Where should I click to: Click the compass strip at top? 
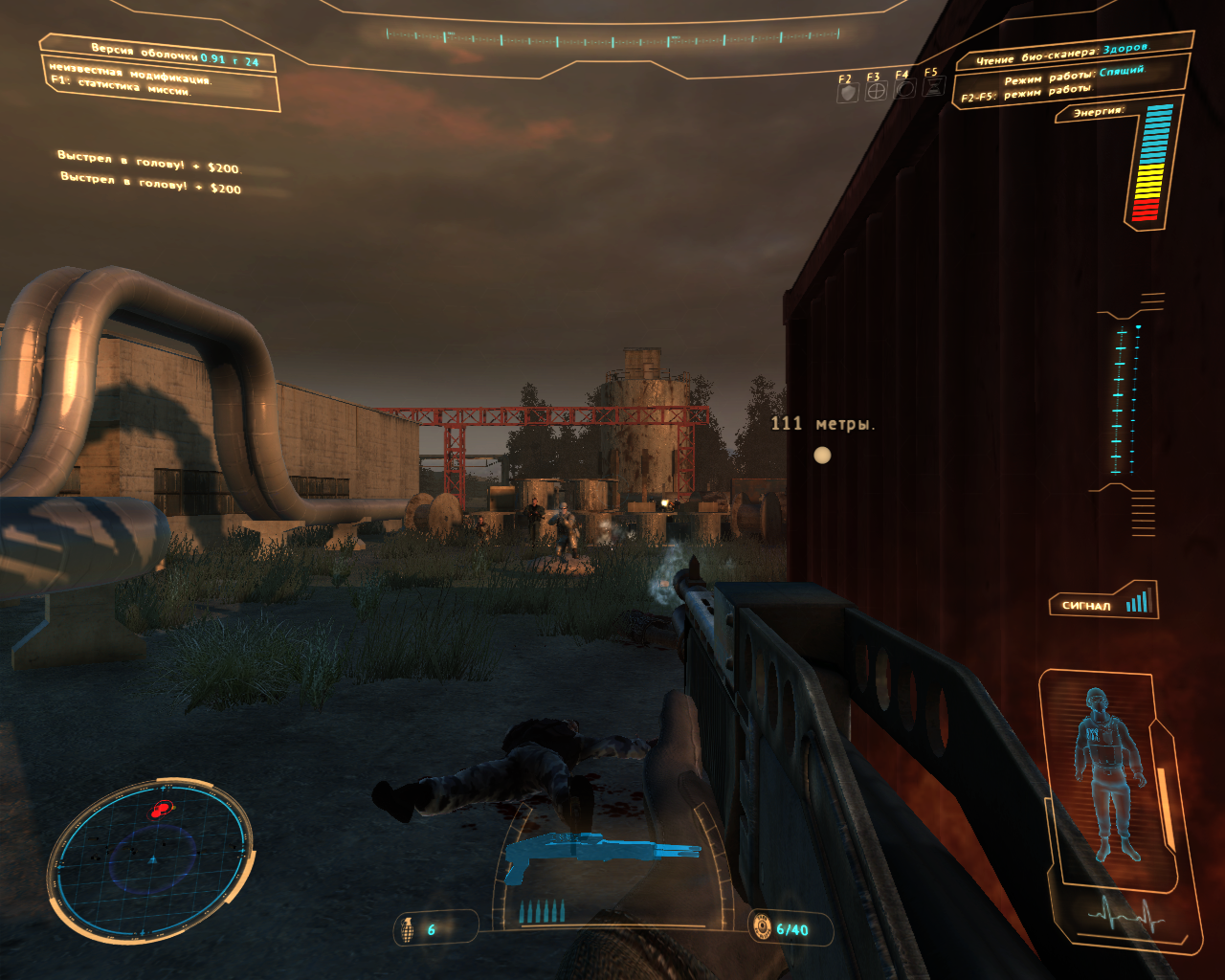point(612,37)
